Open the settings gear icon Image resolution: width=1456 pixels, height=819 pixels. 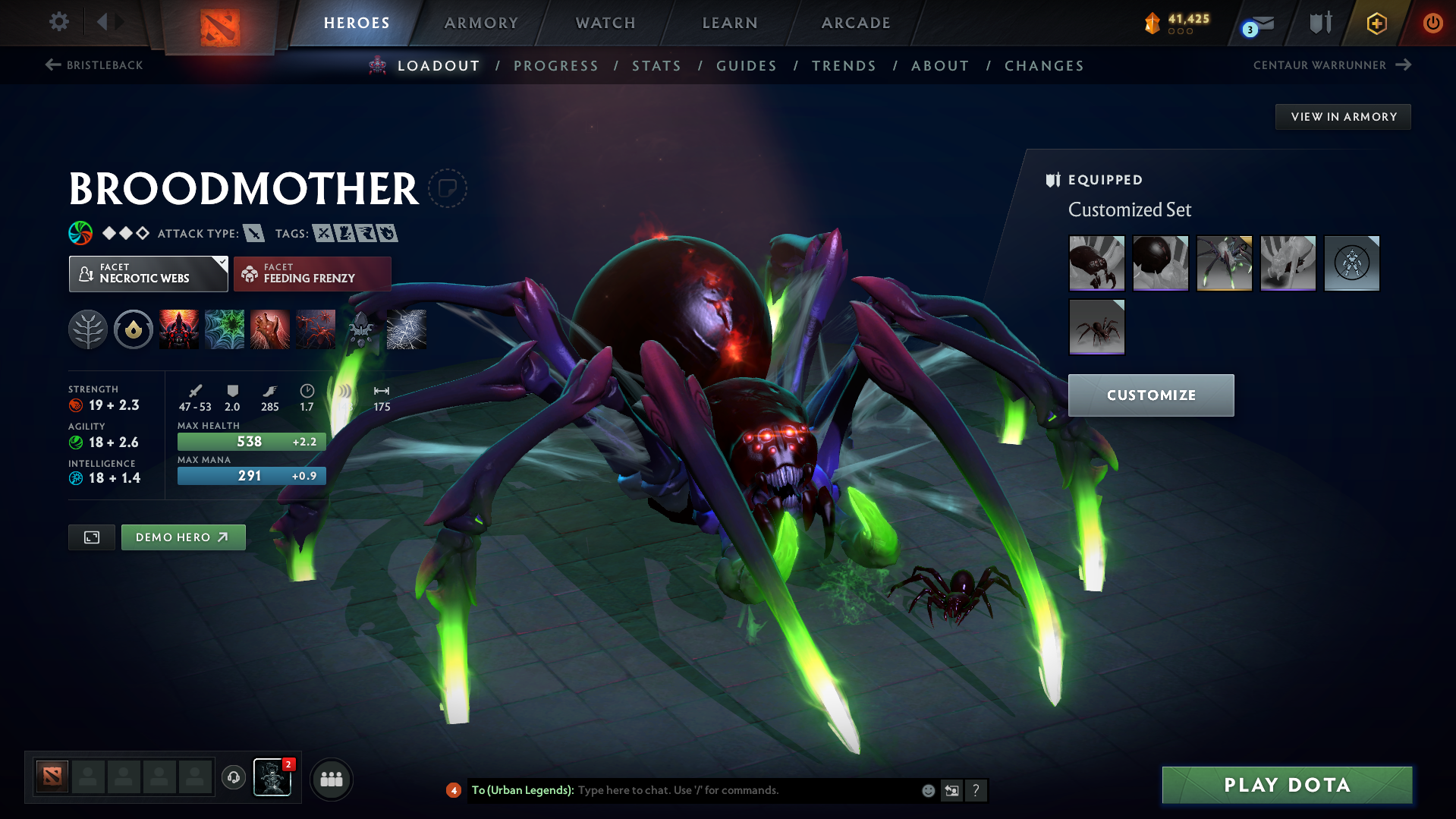[x=58, y=22]
